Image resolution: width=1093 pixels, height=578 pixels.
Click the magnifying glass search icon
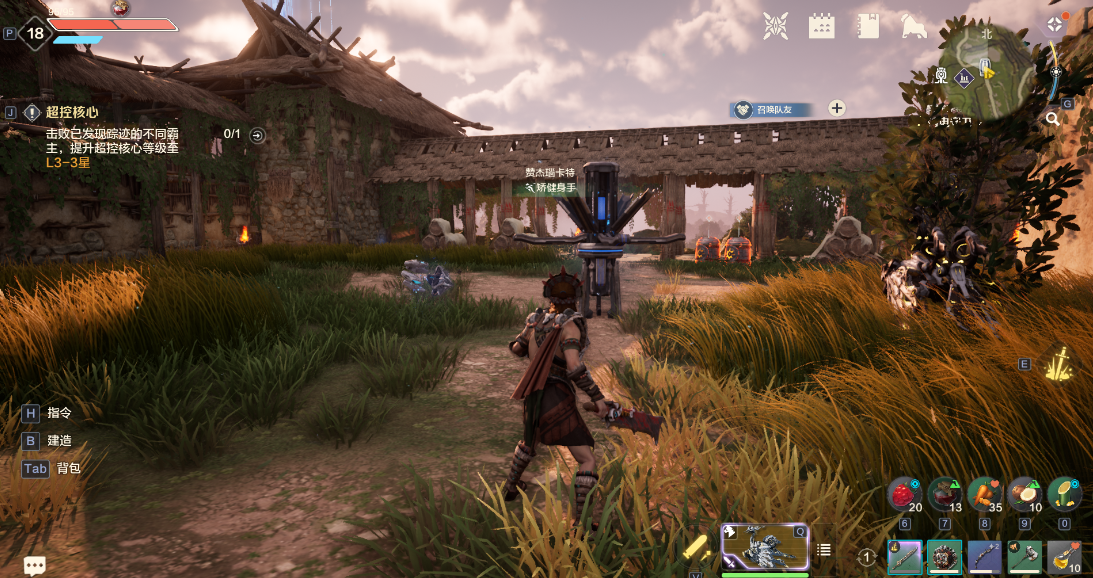coord(1052,119)
